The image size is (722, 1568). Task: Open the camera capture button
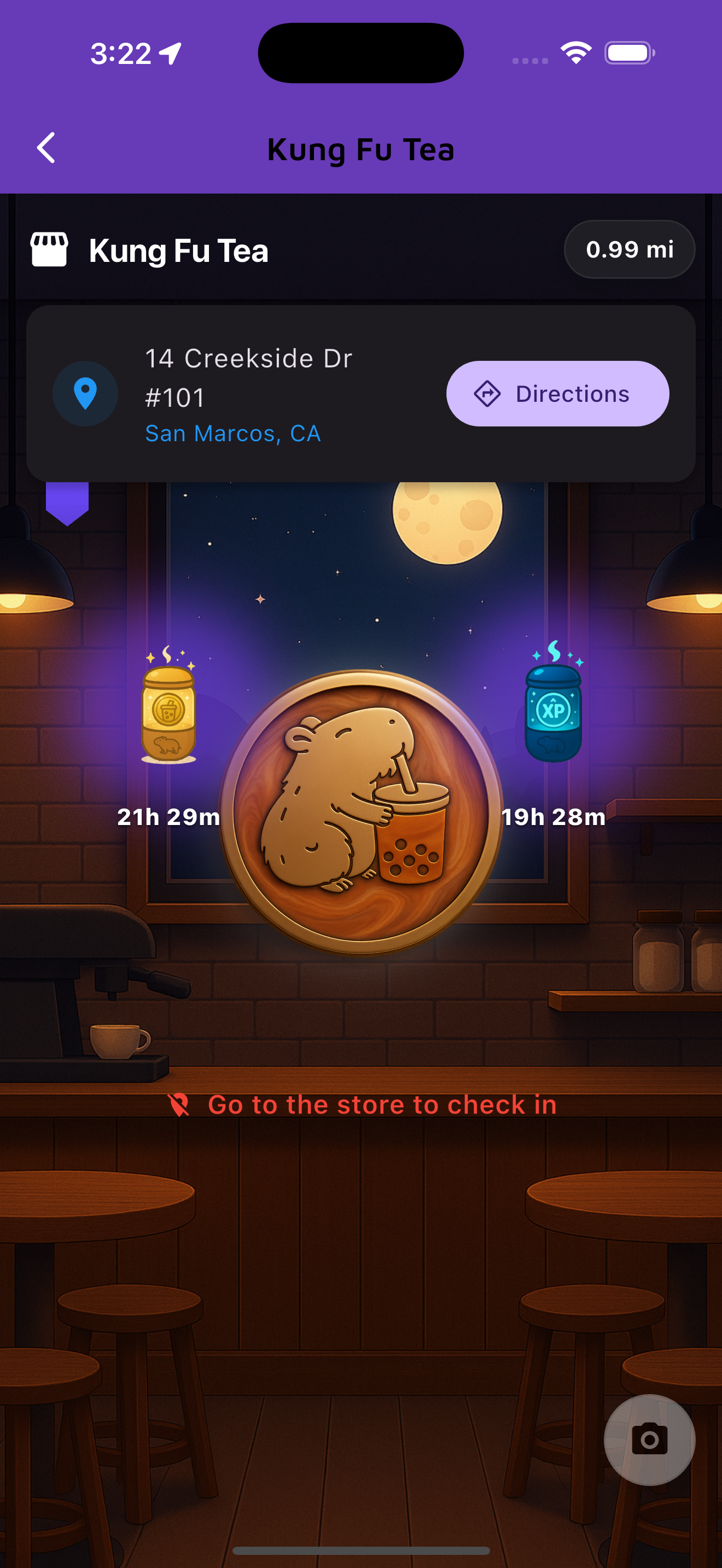tap(648, 1440)
